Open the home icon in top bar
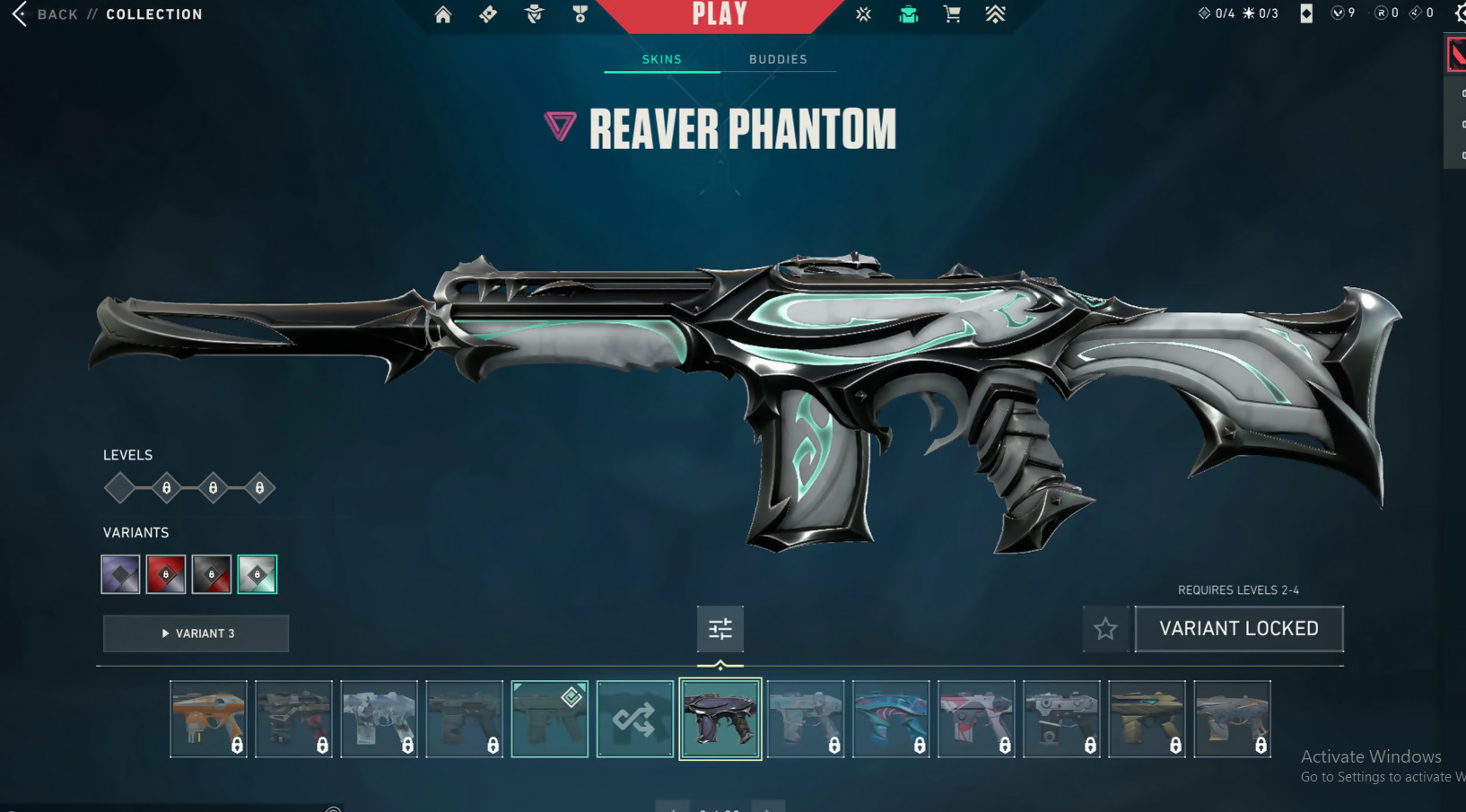Screen dimensions: 1466x812 pyautogui.click(x=443, y=14)
